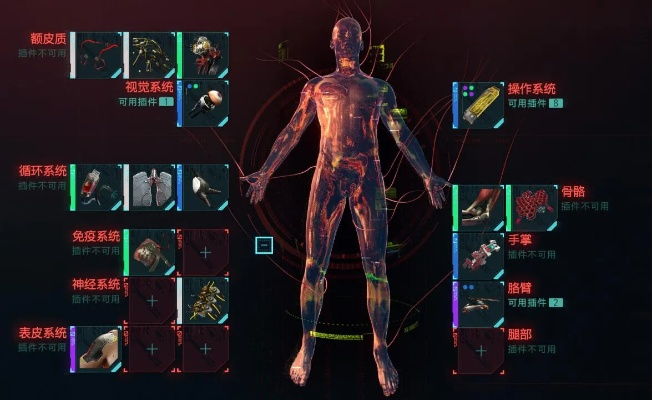Screen dimensions: 652x400
Task: Click the empty Immune System slot
Action: click(x=204, y=252)
